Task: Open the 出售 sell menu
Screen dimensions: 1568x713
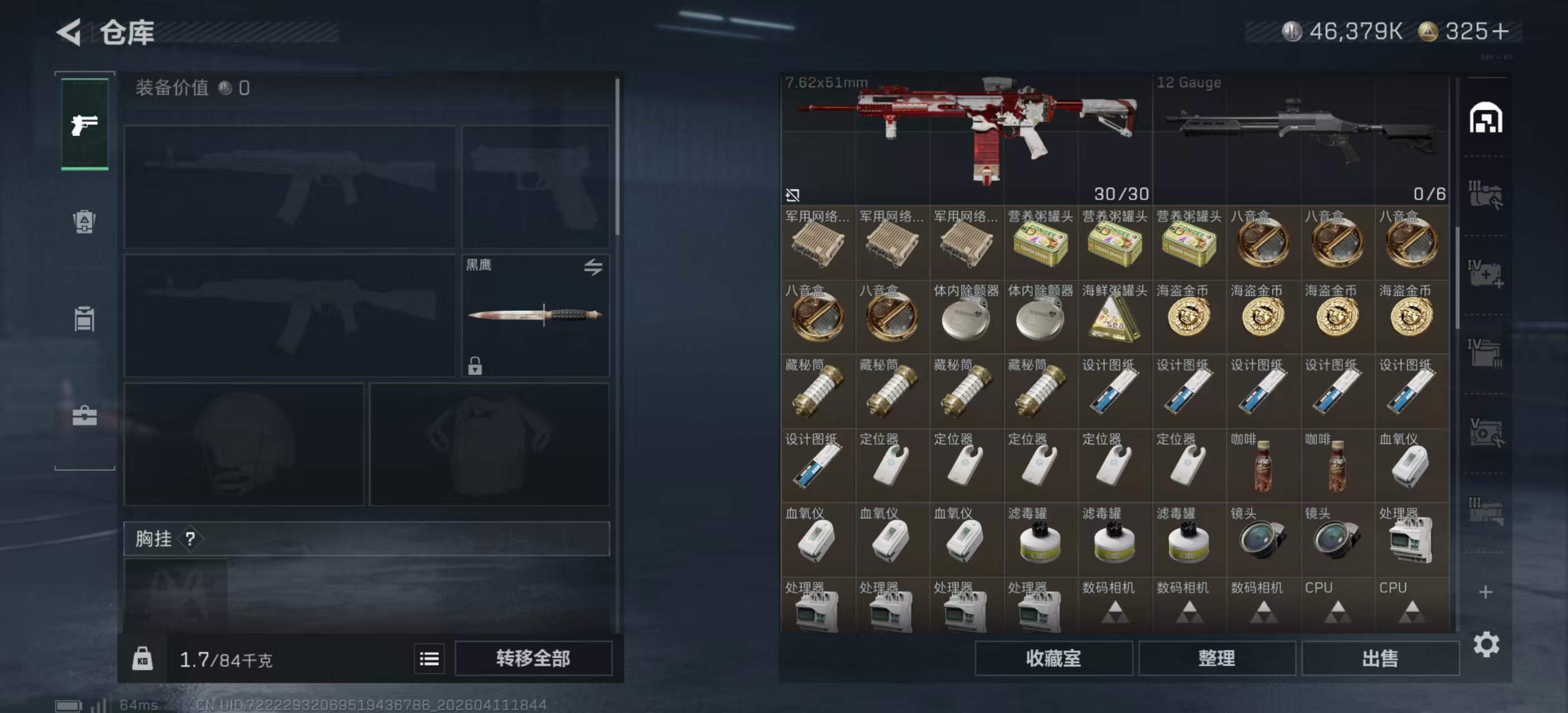Action: click(x=1379, y=658)
